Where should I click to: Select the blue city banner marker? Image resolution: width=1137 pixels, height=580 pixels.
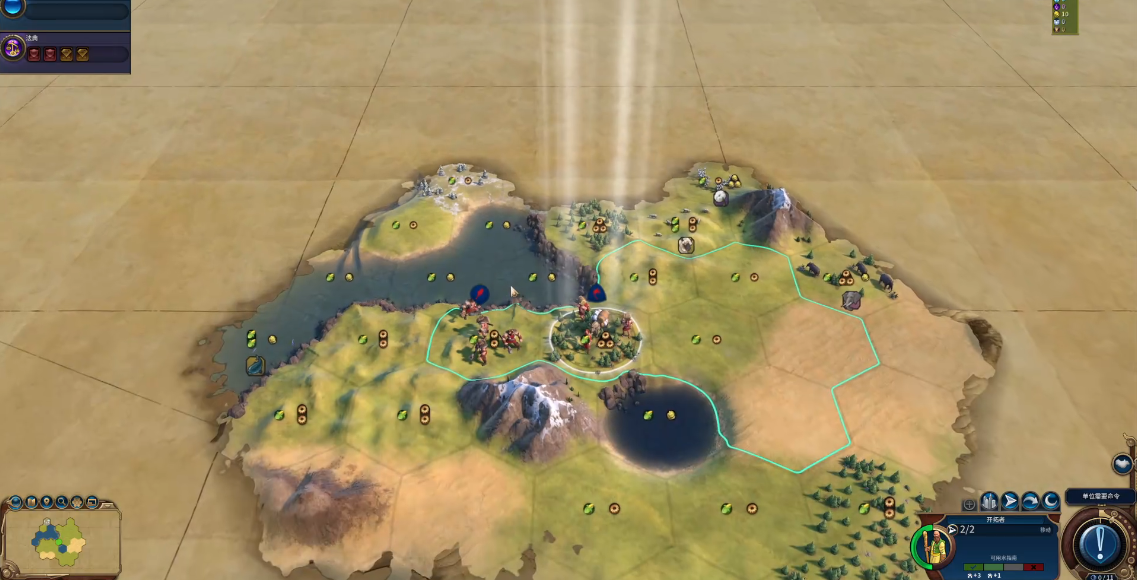click(479, 293)
